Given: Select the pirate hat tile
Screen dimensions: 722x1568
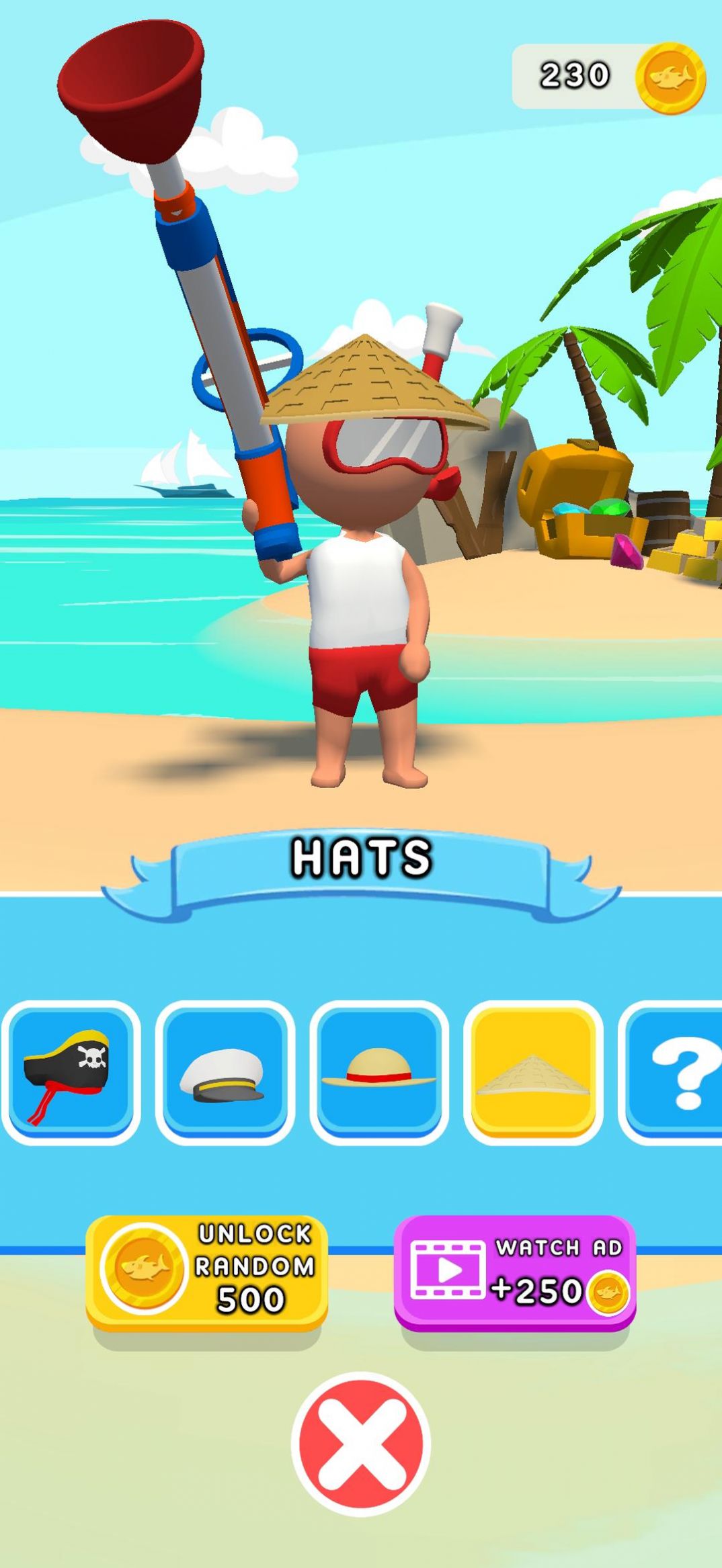Looking at the screenshot, I should (71, 1072).
